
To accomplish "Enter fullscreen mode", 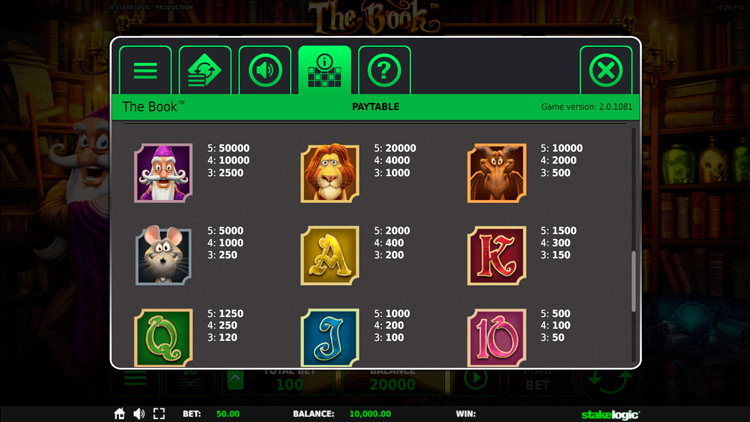I will [x=159, y=413].
